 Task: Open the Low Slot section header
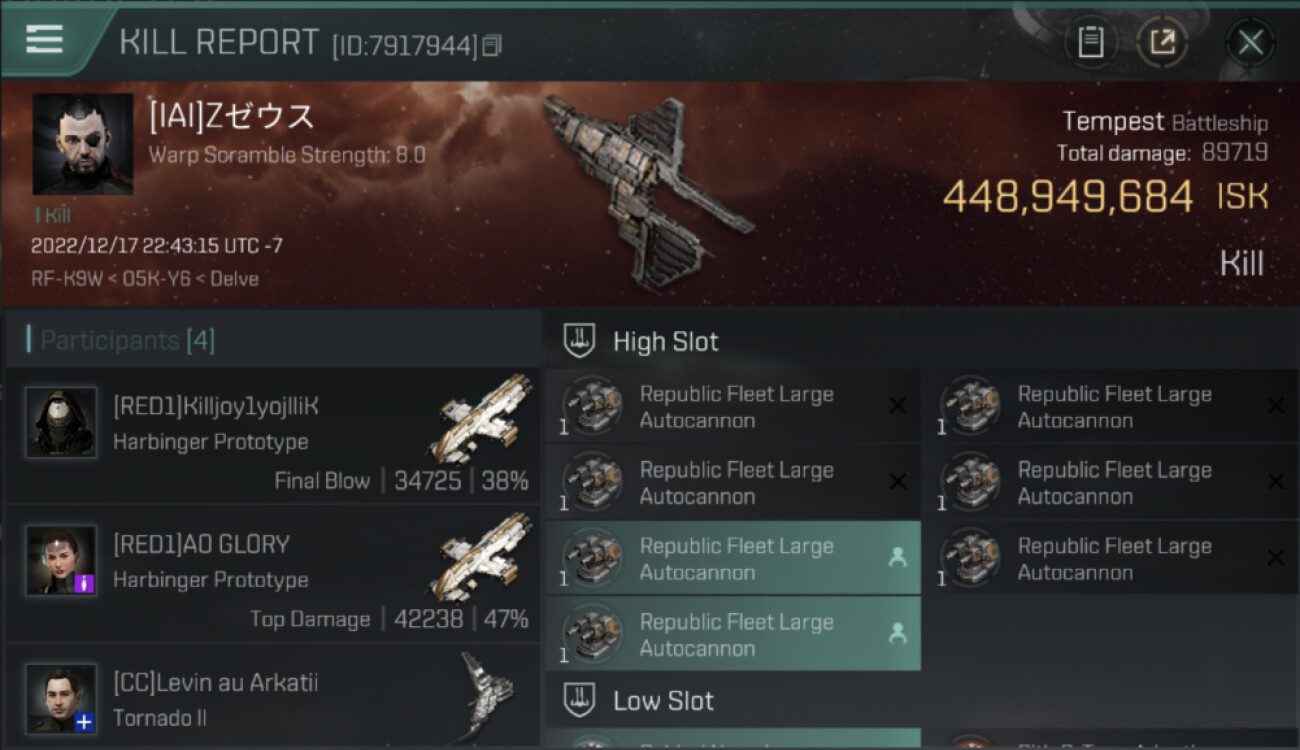click(x=663, y=700)
